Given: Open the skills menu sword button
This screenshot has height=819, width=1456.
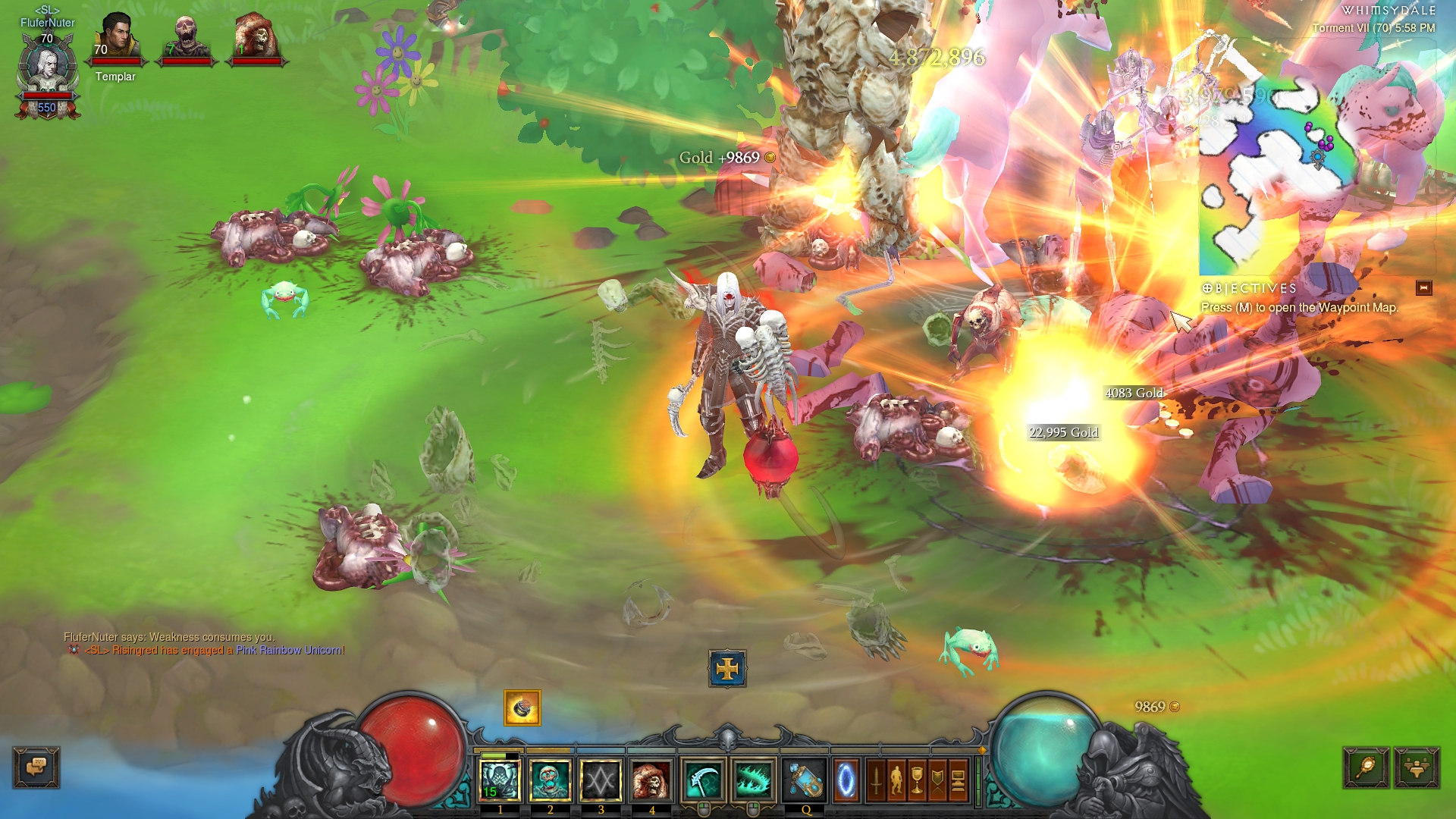Looking at the screenshot, I should (x=876, y=780).
